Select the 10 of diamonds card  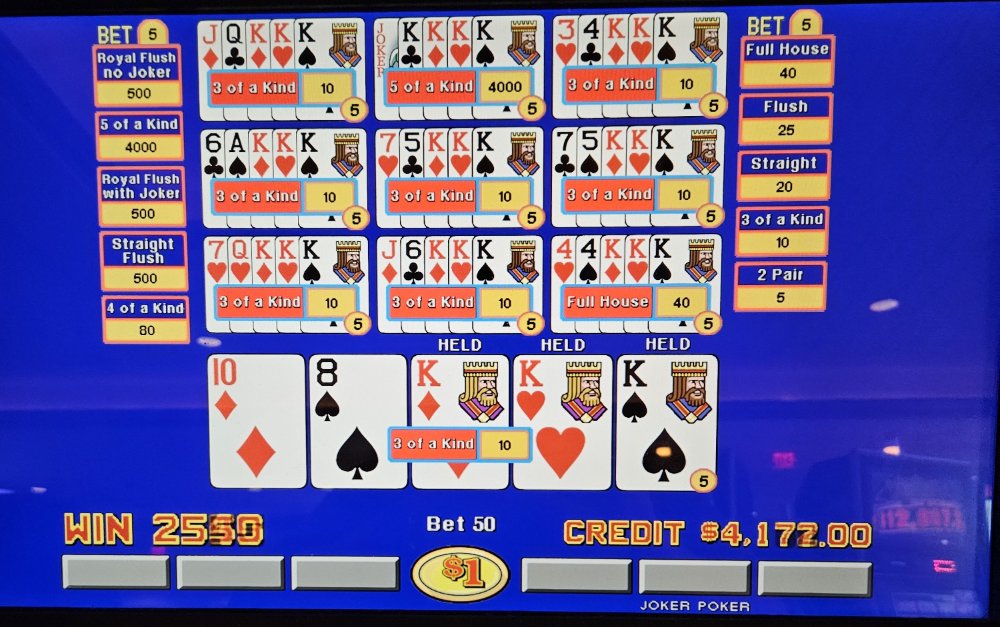pyautogui.click(x=256, y=421)
